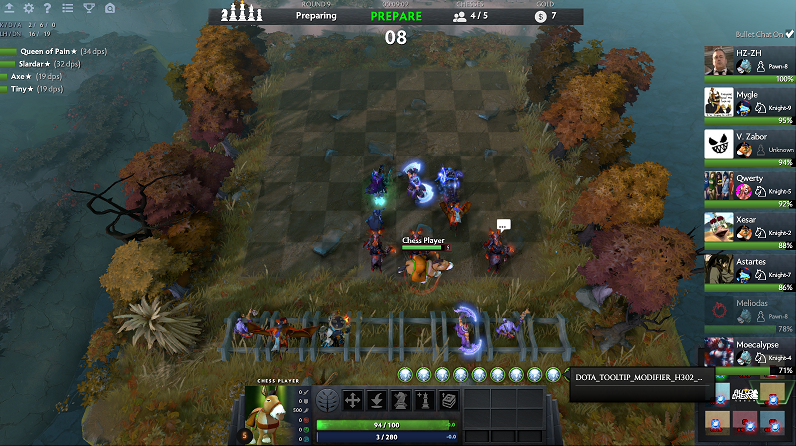Click the upload arrow icon
This screenshot has width=796, height=446.
point(9,9)
